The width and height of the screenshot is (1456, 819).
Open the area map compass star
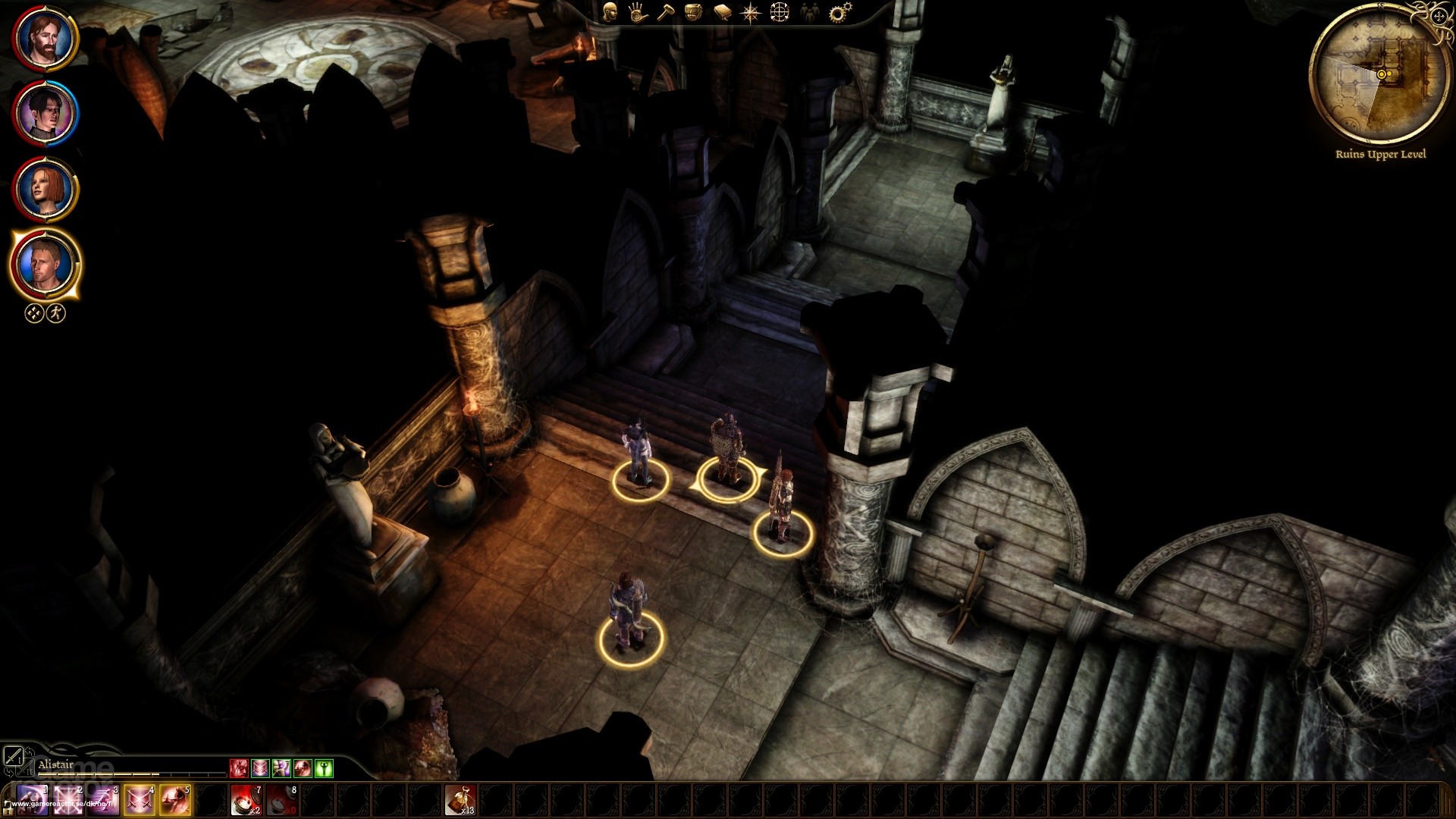(751, 13)
